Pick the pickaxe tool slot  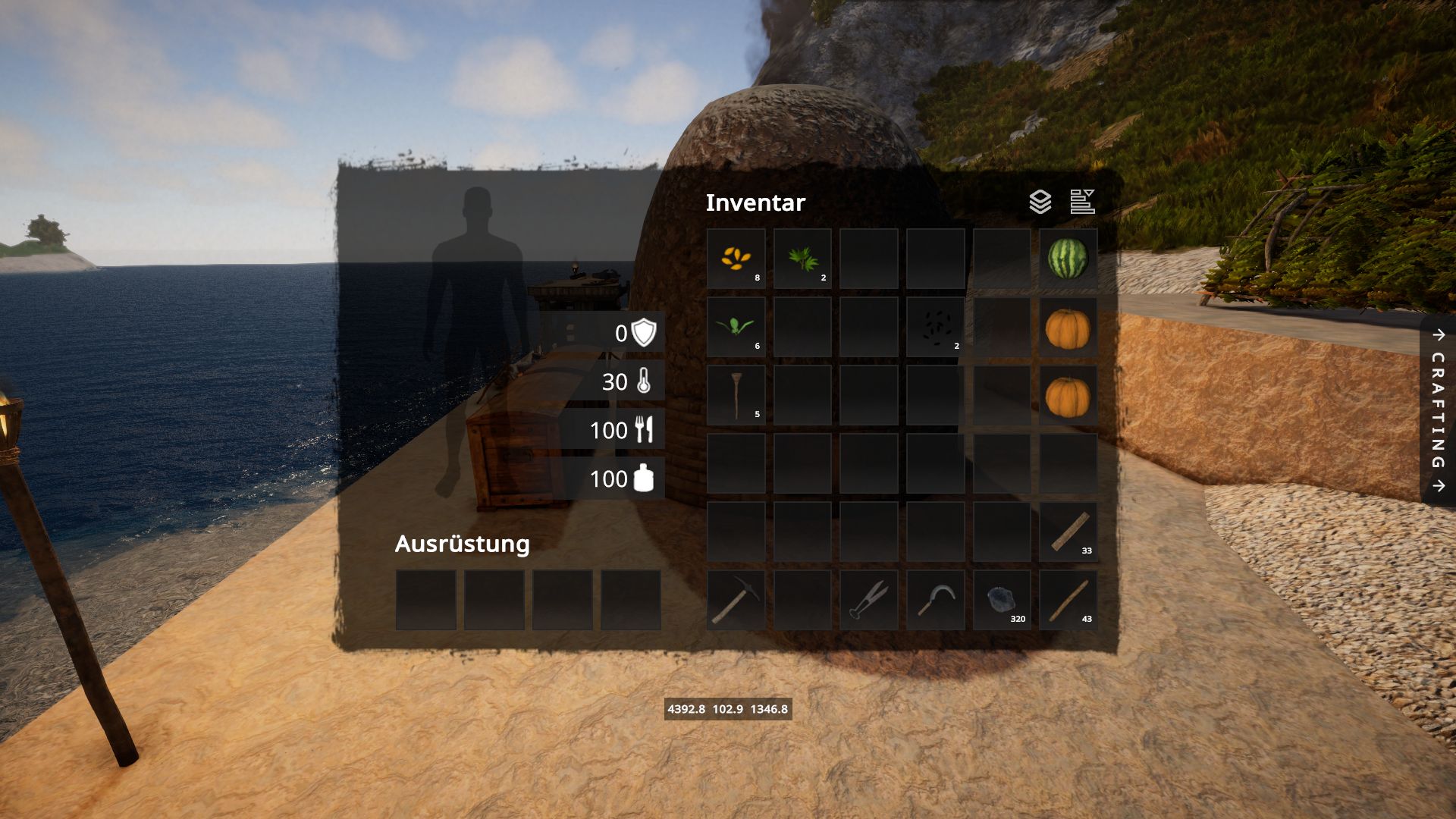click(736, 600)
